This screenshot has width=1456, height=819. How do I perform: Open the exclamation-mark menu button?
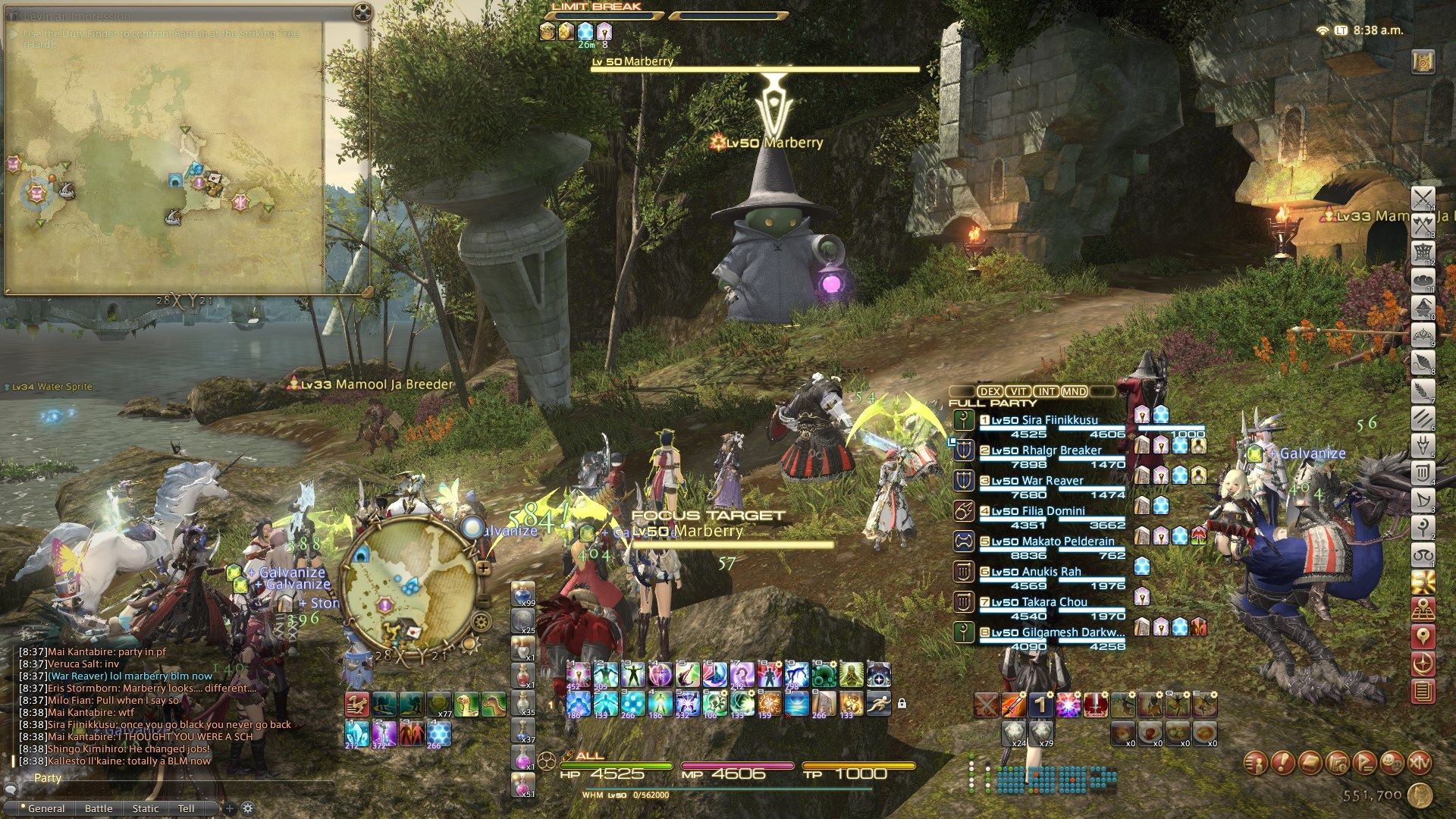(x=1282, y=763)
